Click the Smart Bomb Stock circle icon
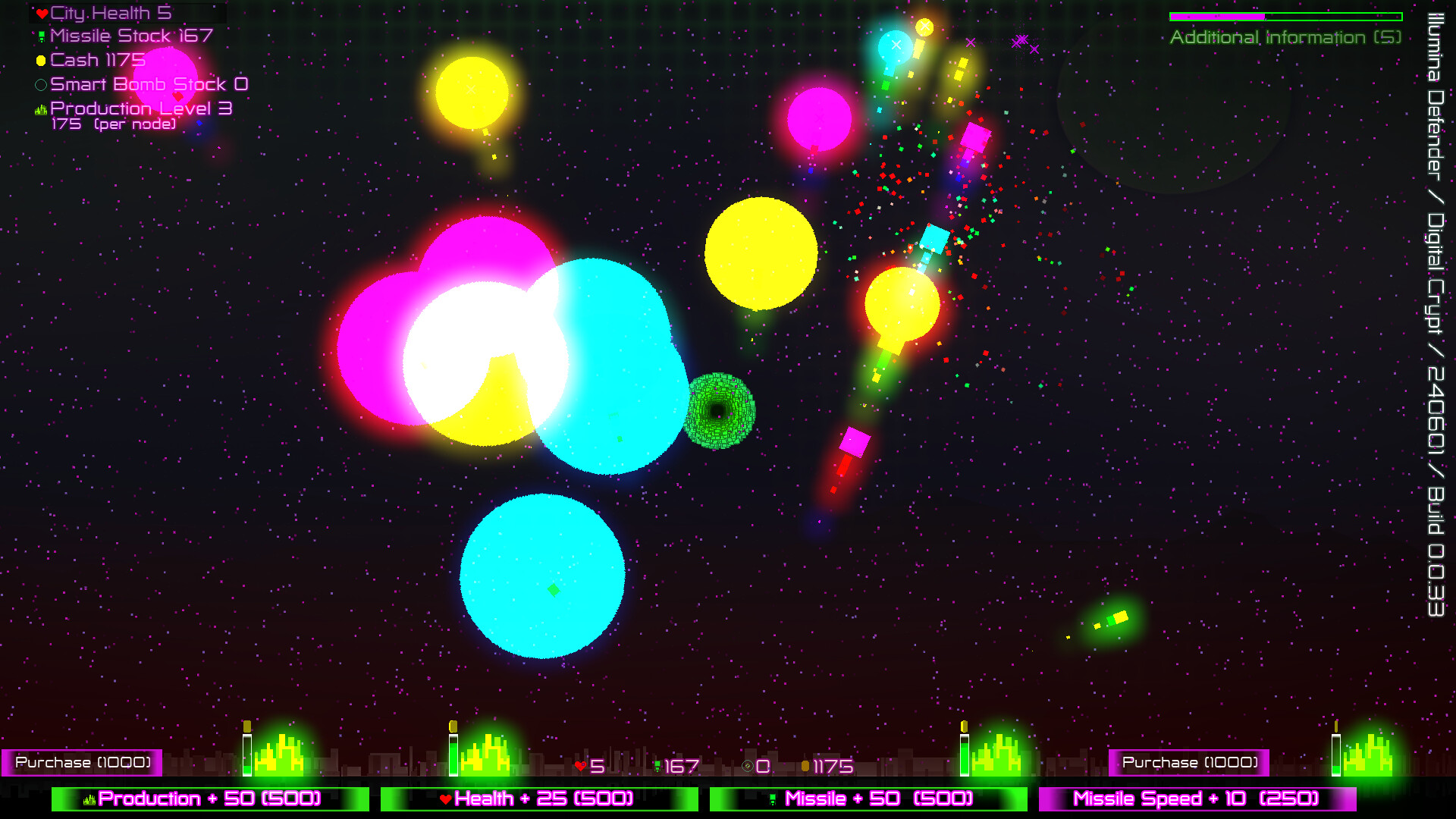The height and width of the screenshot is (819, 1456). [41, 85]
